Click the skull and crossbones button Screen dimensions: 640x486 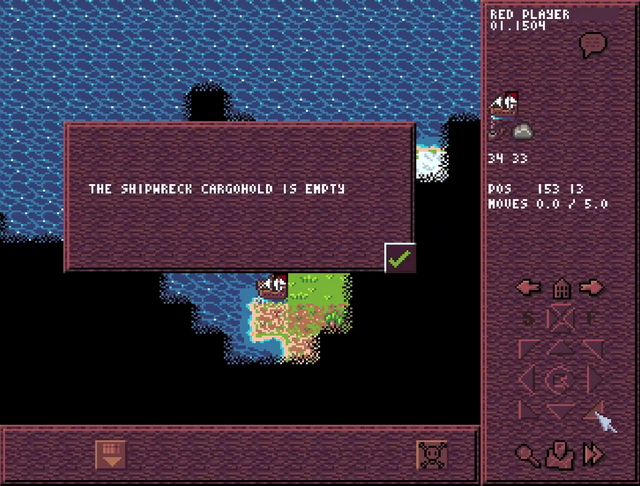432,455
